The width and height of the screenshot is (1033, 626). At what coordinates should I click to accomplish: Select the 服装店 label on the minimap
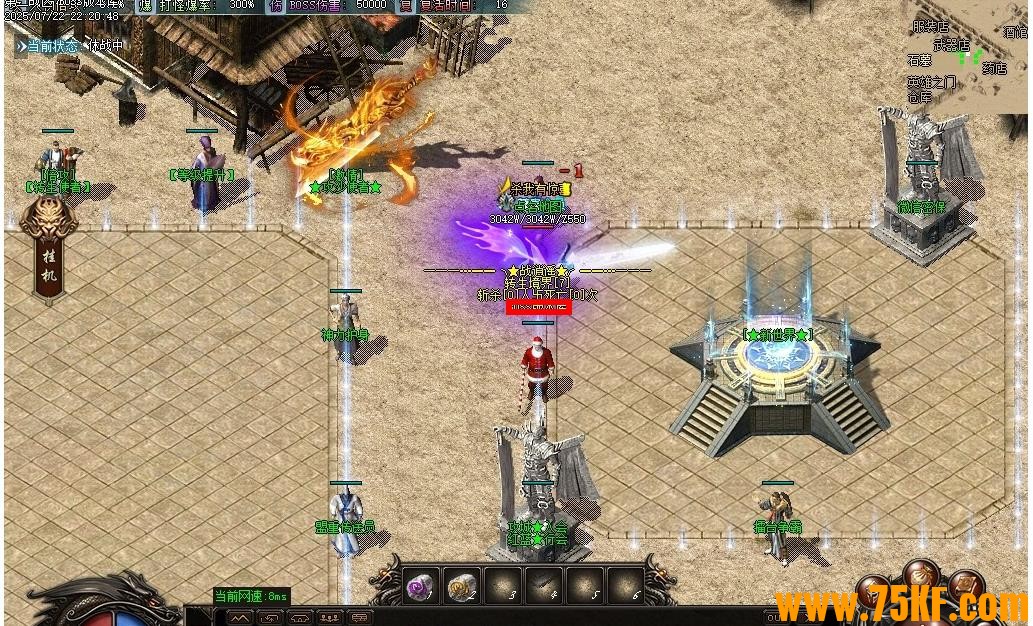point(930,28)
